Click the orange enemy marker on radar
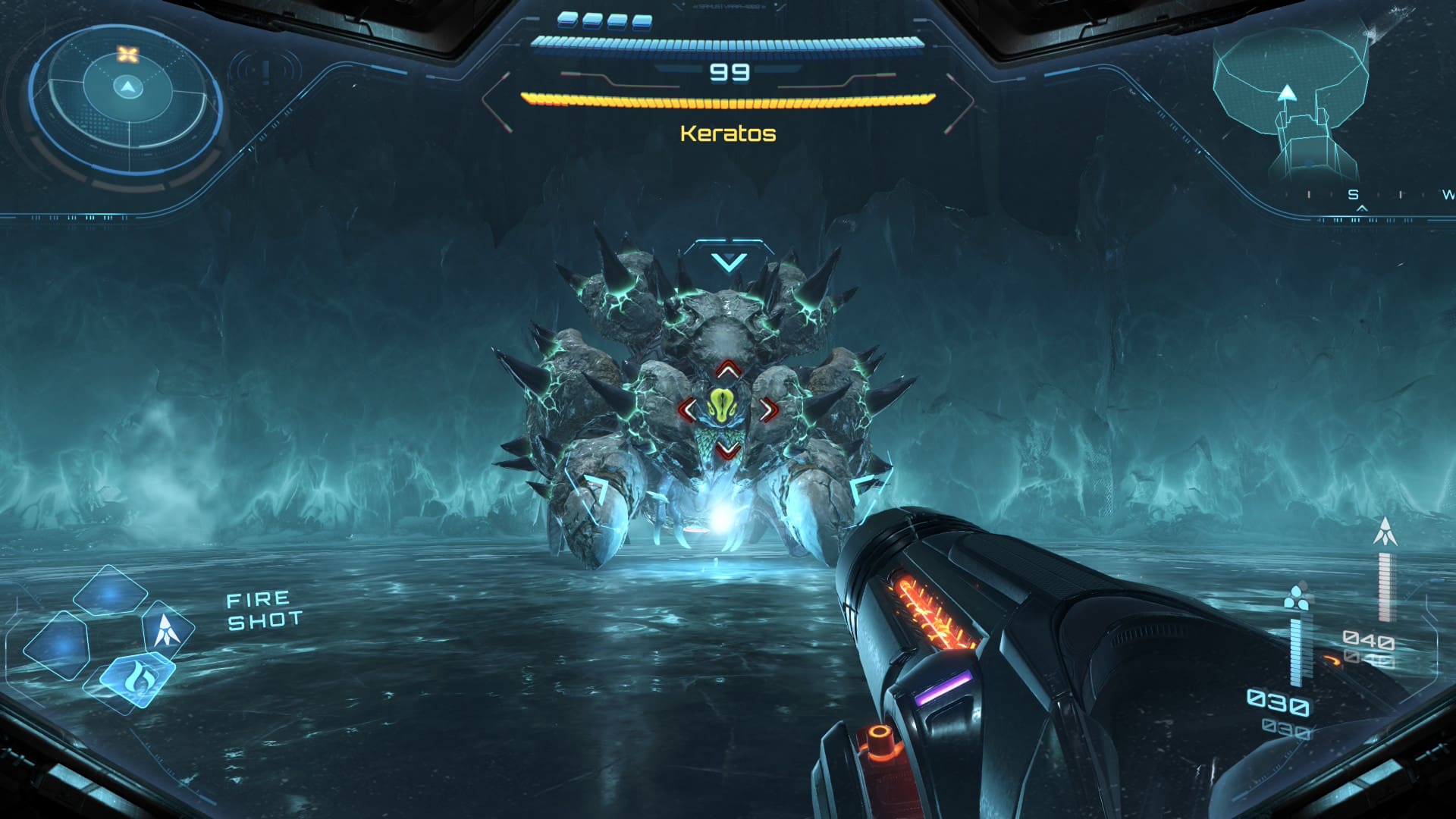1456x819 pixels. (x=128, y=55)
